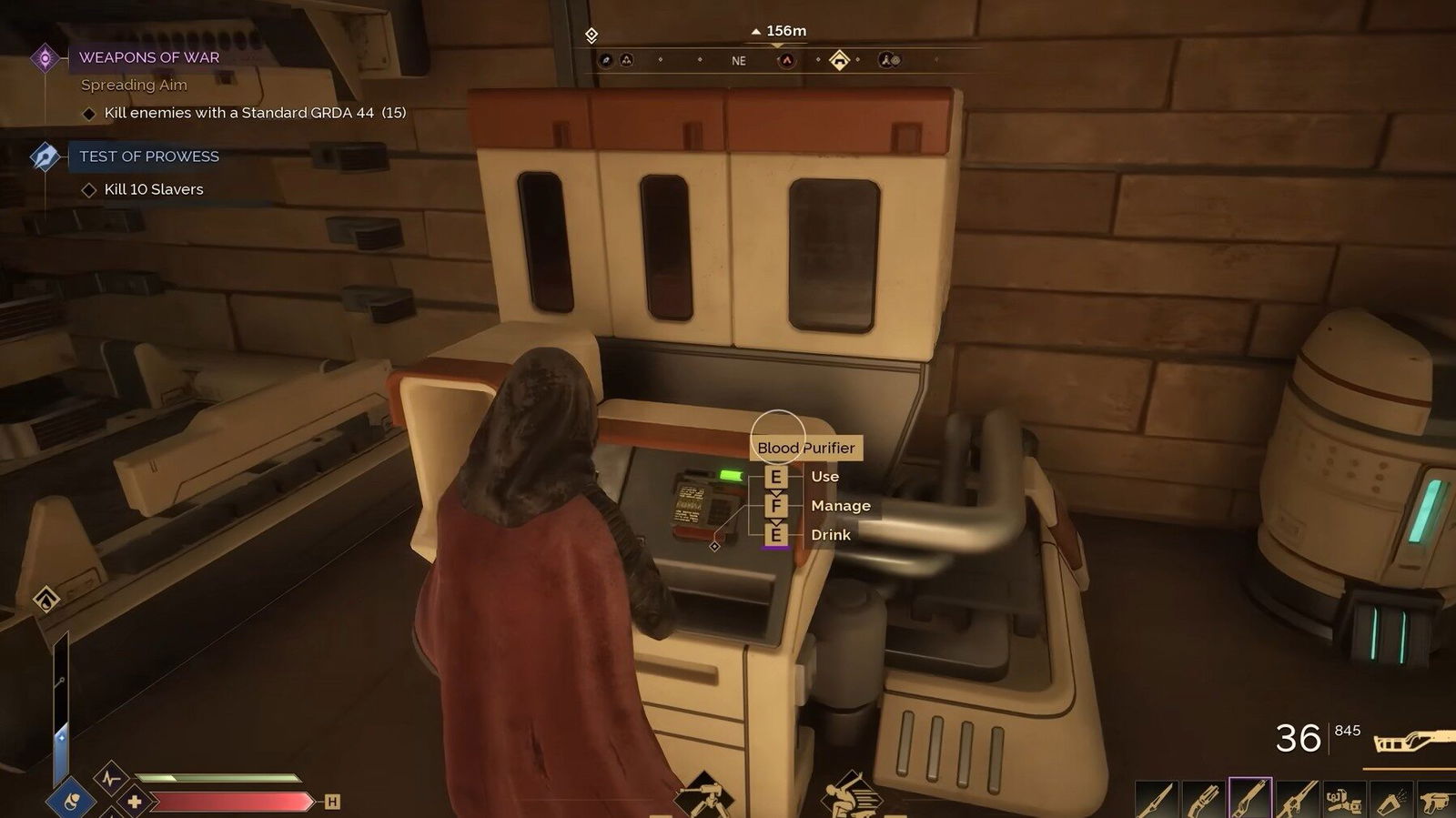The width and height of the screenshot is (1456, 818).
Task: Open the Weapons of War quest entry
Action: coord(149,57)
